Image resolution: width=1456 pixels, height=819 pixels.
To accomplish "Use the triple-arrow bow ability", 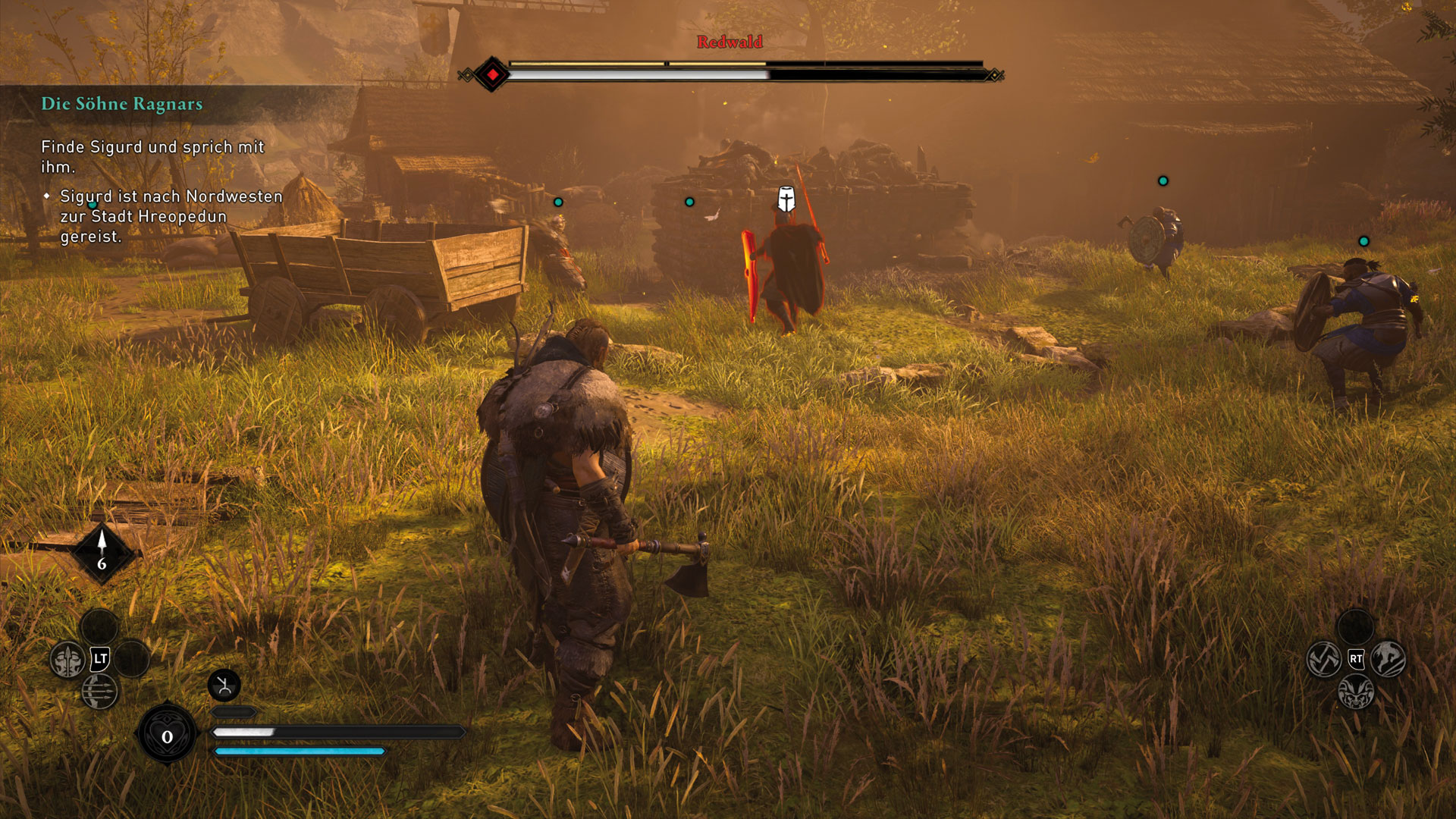I will 99,692.
